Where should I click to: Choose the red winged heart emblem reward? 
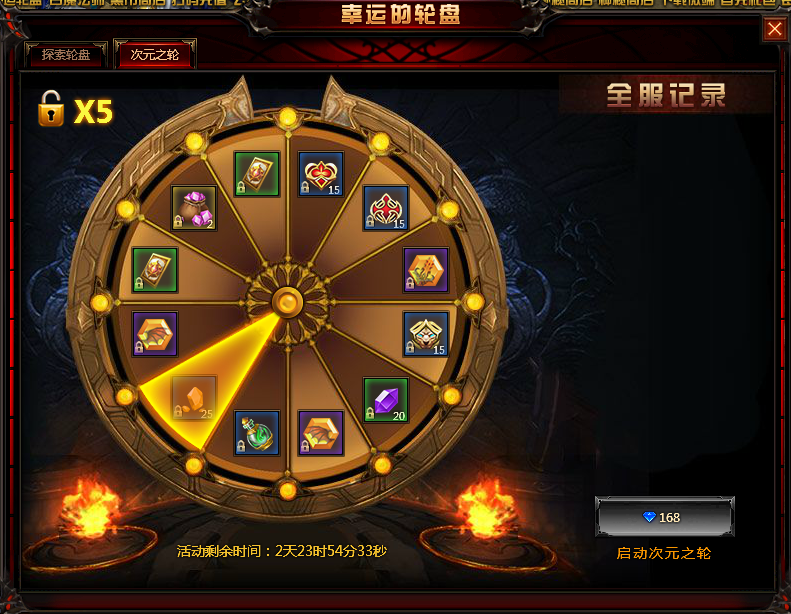click(x=321, y=174)
